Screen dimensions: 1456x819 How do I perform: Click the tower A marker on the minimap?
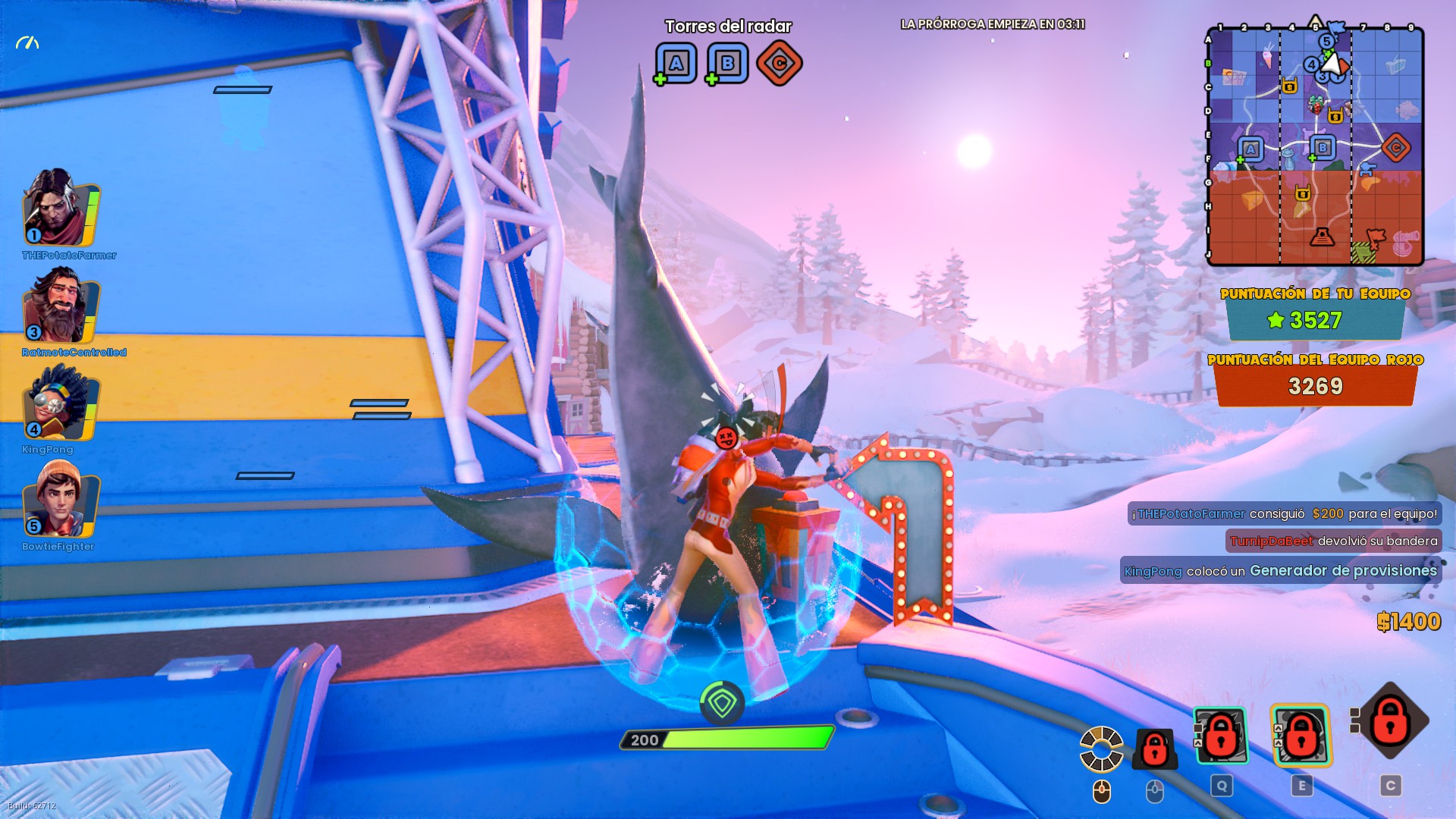pyautogui.click(x=1250, y=149)
